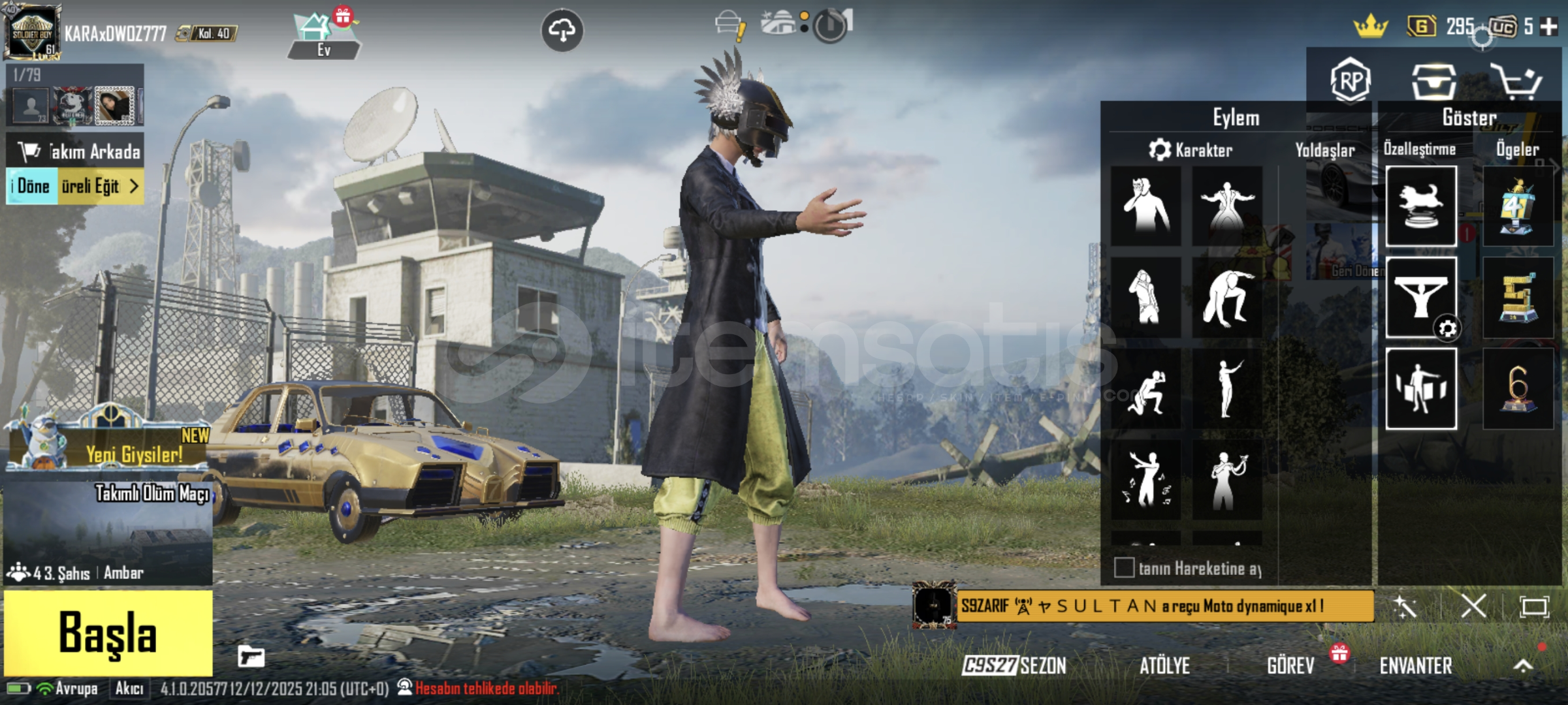Switch to the Karakter emote tab
Screen dimensions: 1568x705
pyautogui.click(x=1191, y=150)
